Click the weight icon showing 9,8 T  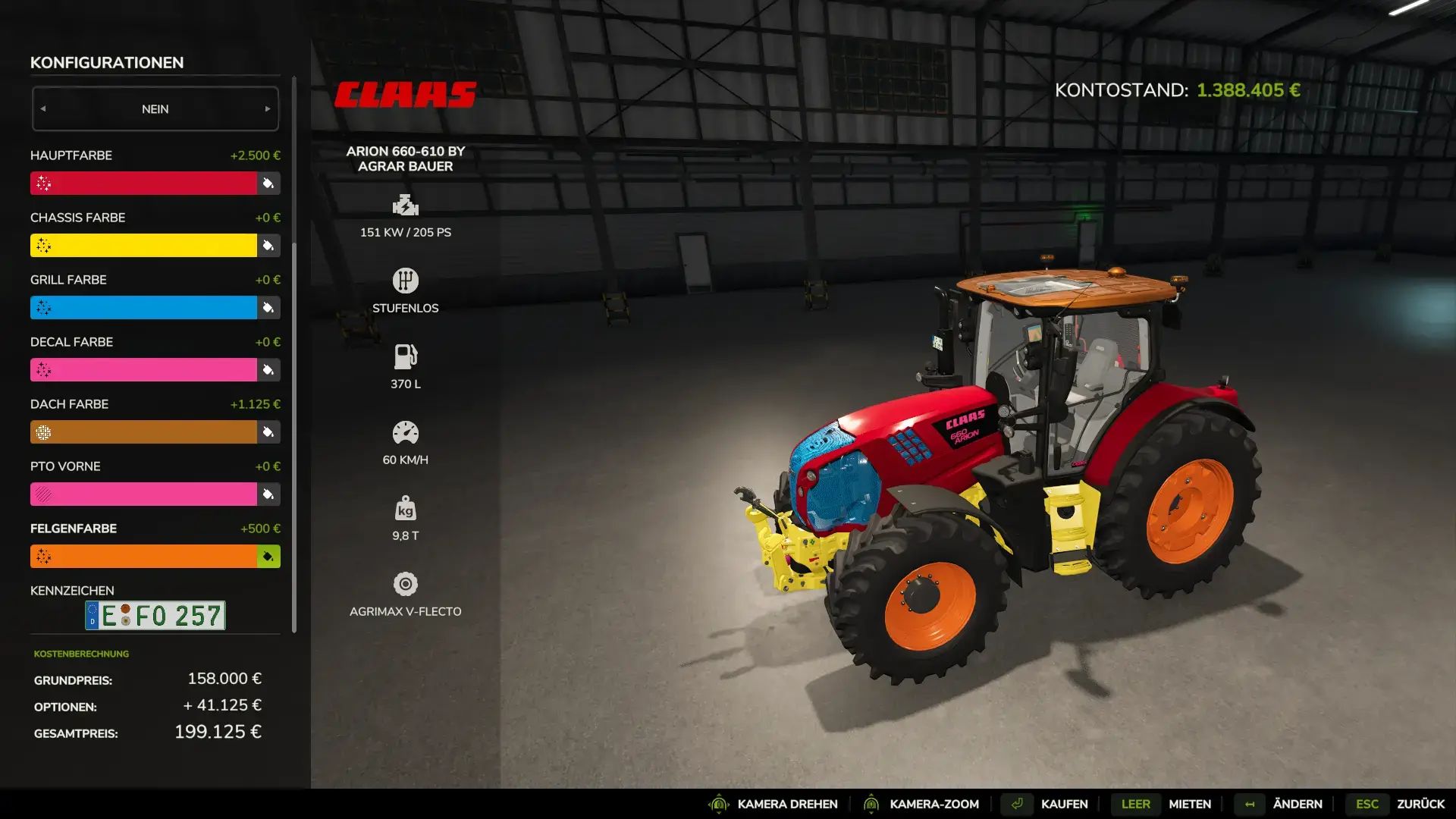(x=406, y=508)
